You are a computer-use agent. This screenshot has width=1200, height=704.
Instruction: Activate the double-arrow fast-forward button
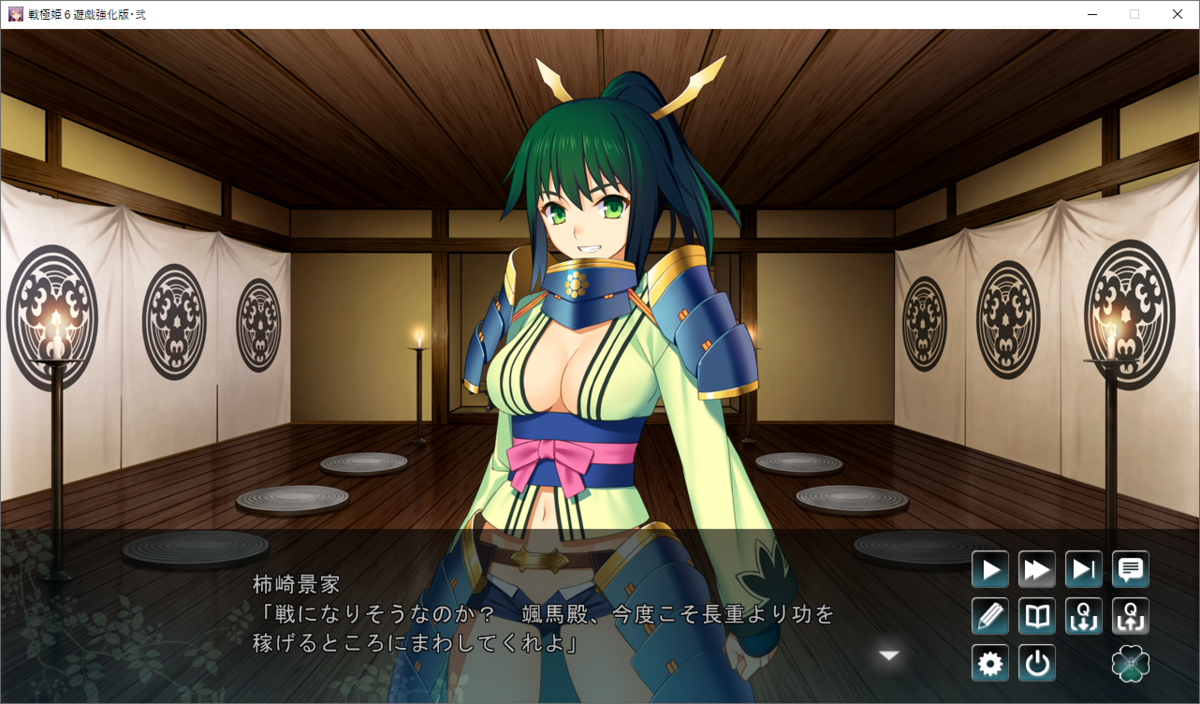(x=1037, y=570)
